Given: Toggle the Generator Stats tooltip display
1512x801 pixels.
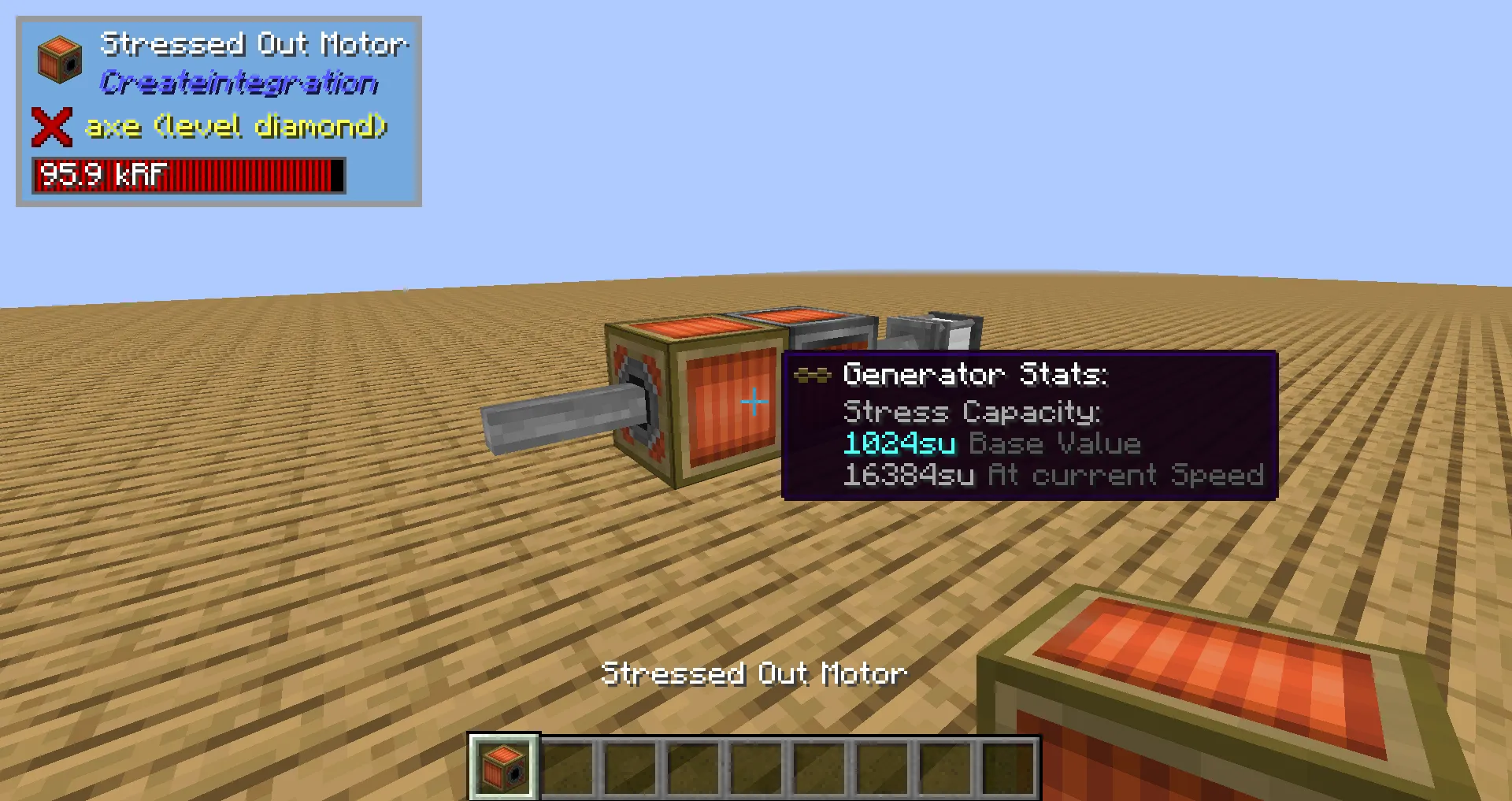Looking at the screenshot, I should pyautogui.click(x=976, y=375).
